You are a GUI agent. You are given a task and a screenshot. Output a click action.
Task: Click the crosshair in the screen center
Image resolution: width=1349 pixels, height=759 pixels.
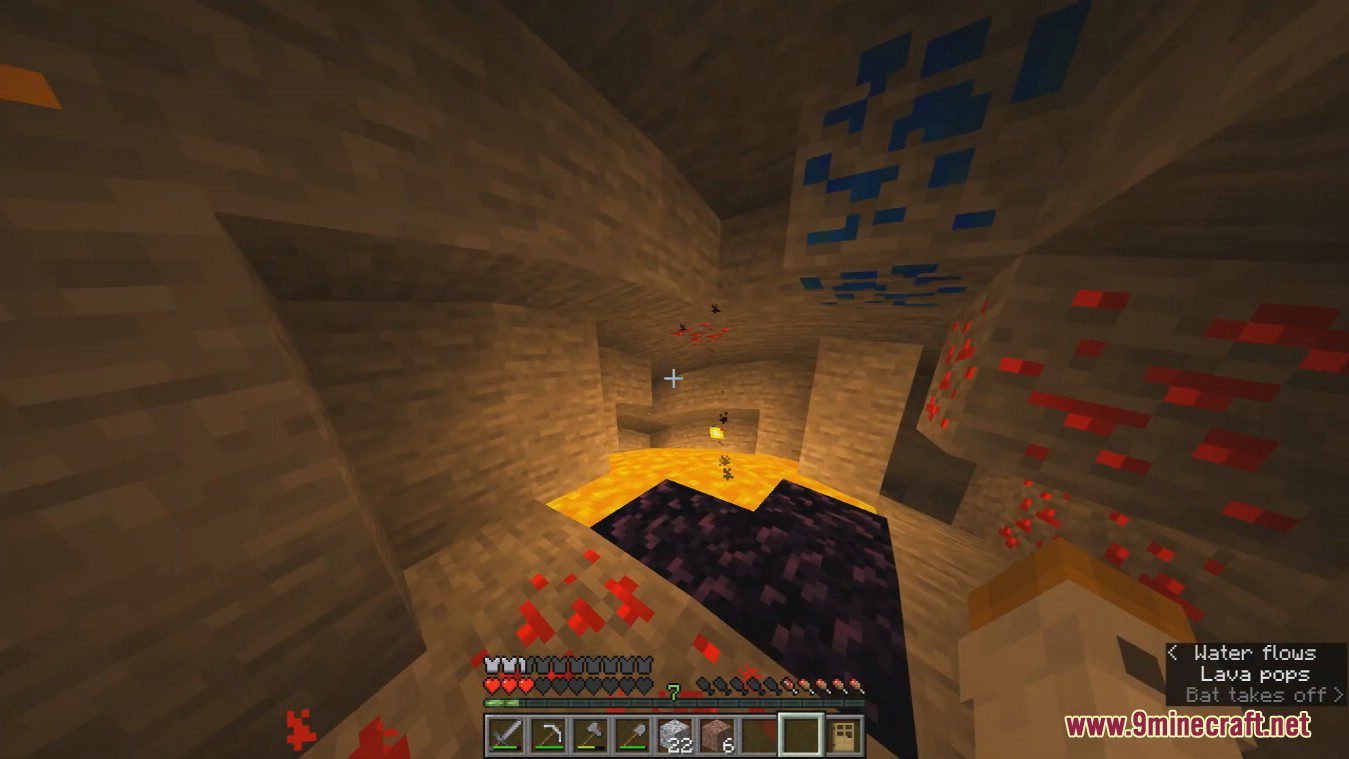(x=674, y=378)
